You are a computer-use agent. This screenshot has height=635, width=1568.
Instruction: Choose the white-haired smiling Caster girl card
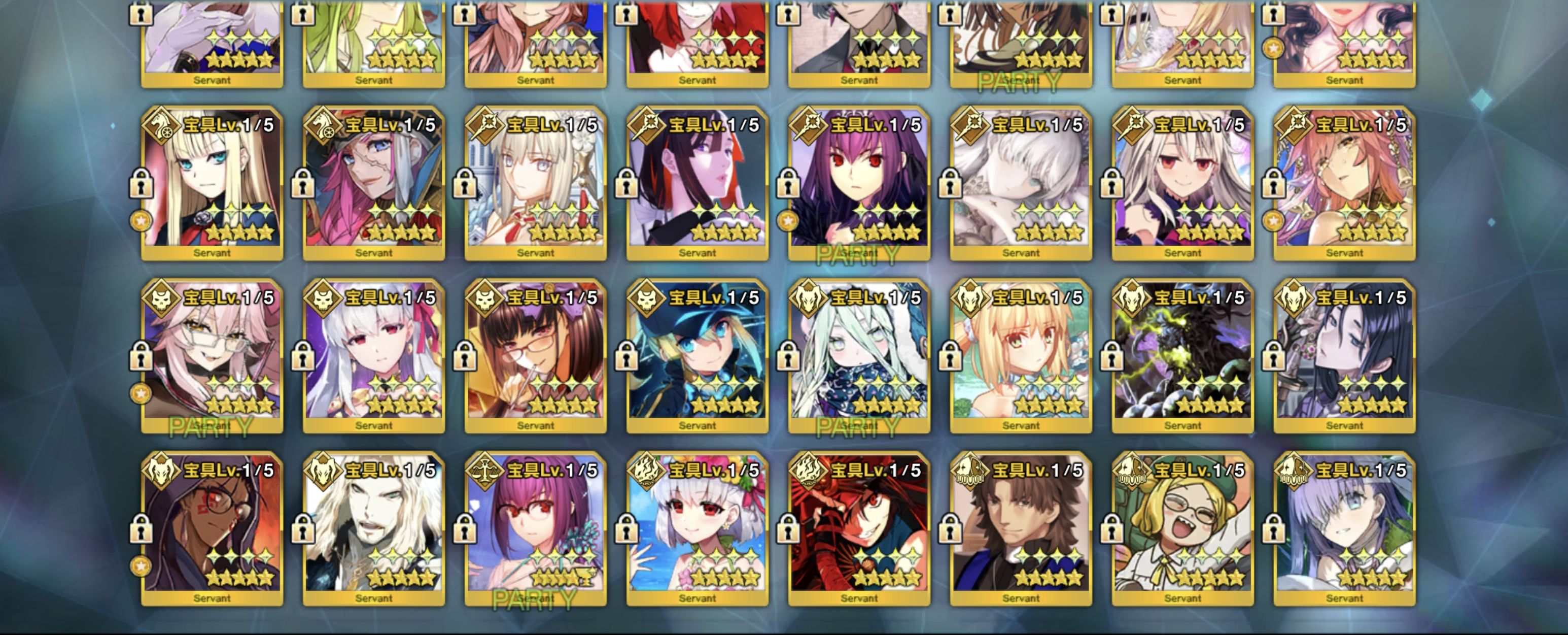pos(1182,183)
